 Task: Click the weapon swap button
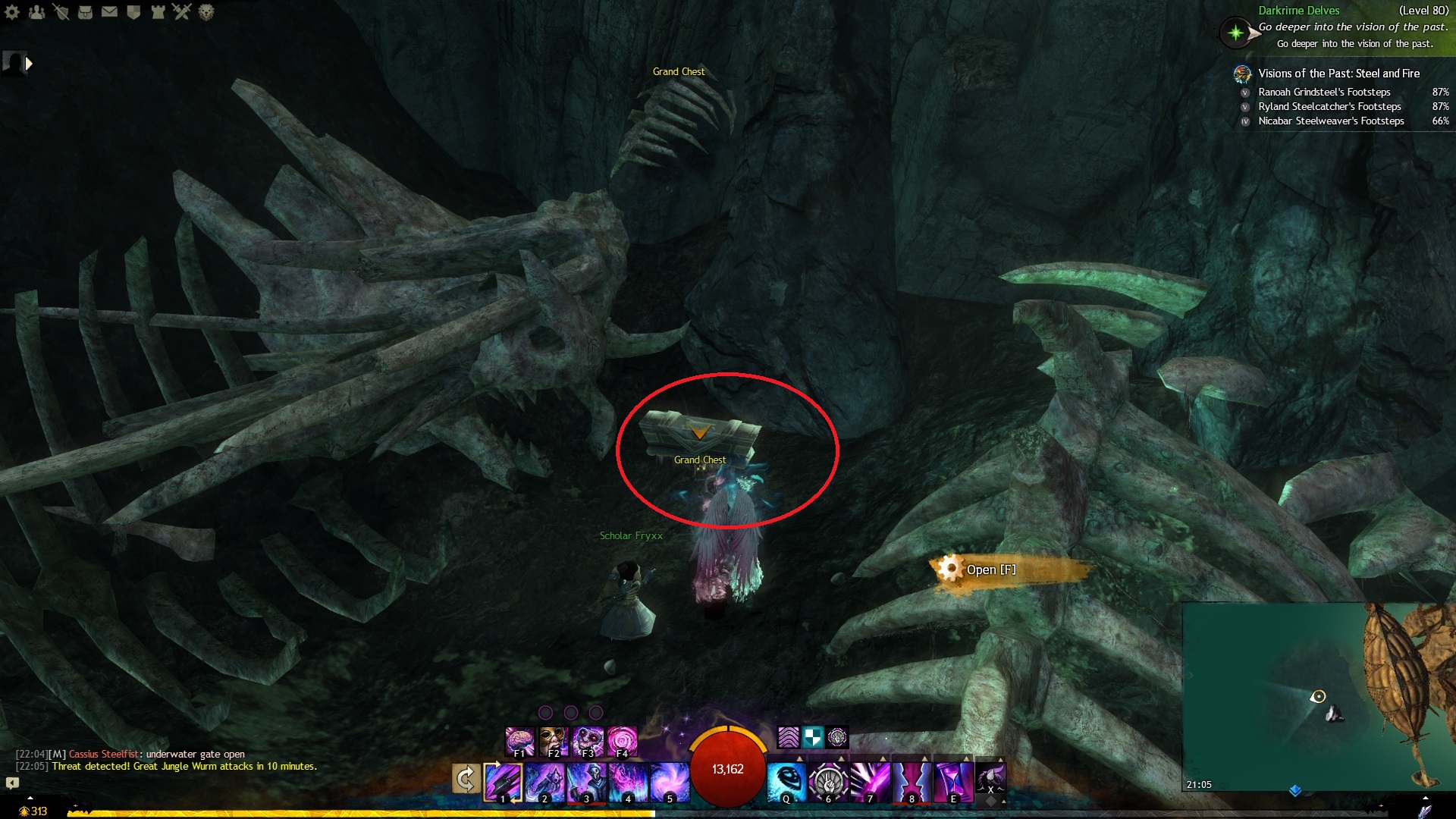pyautogui.click(x=466, y=779)
